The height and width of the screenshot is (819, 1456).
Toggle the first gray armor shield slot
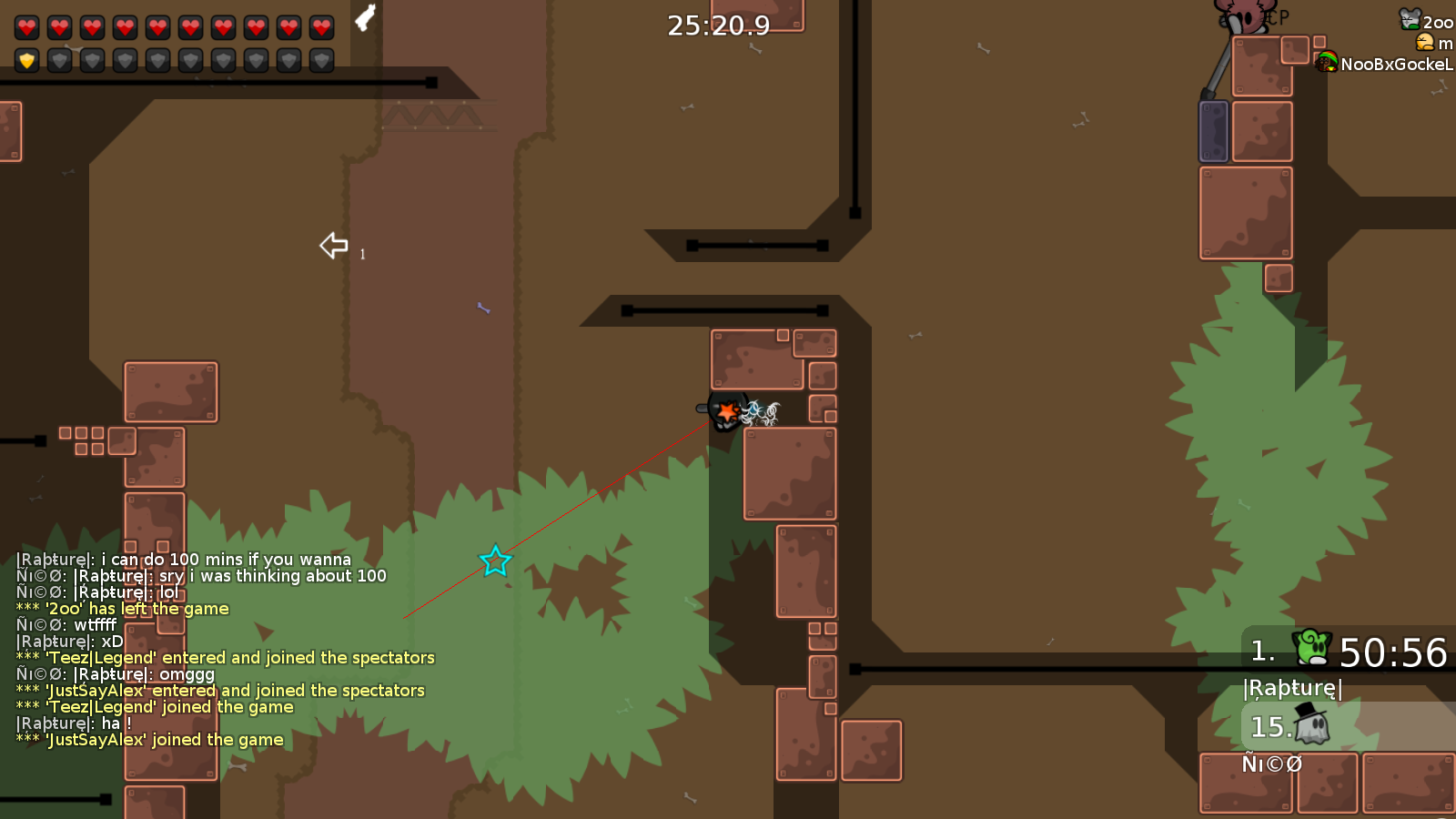[59, 60]
